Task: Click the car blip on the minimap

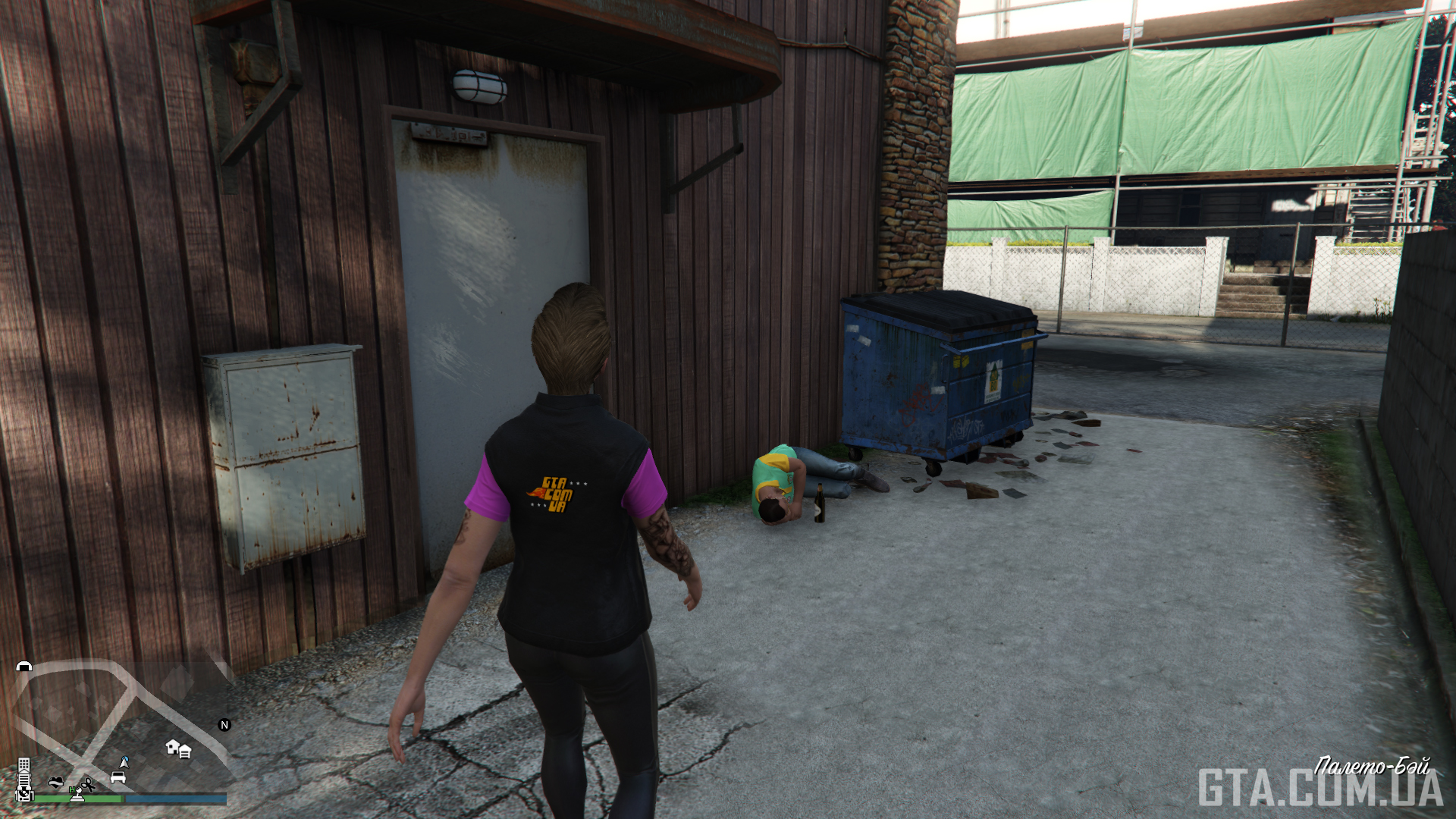Action: 118,777
